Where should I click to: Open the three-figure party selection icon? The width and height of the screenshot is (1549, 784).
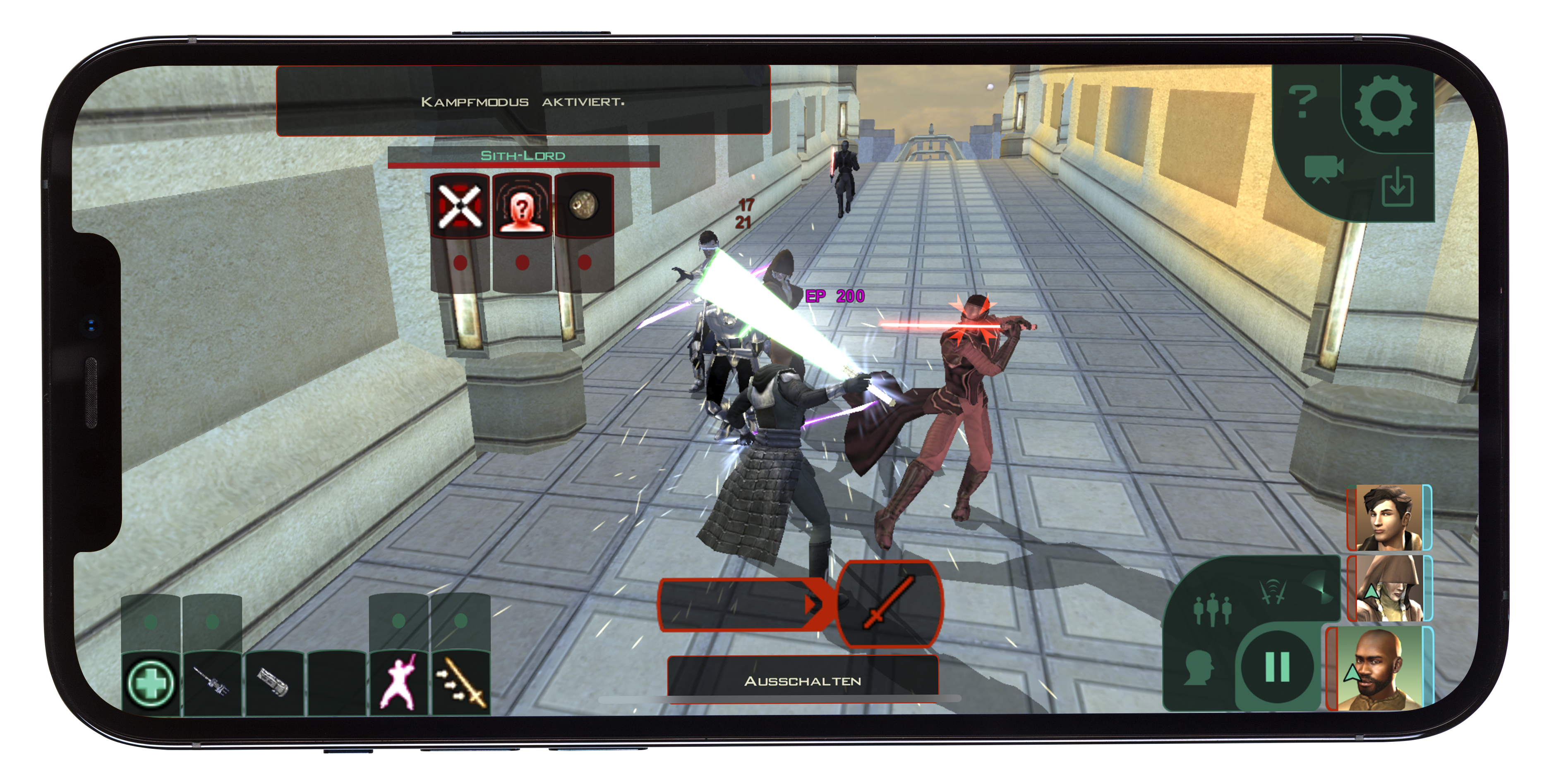click(1212, 608)
